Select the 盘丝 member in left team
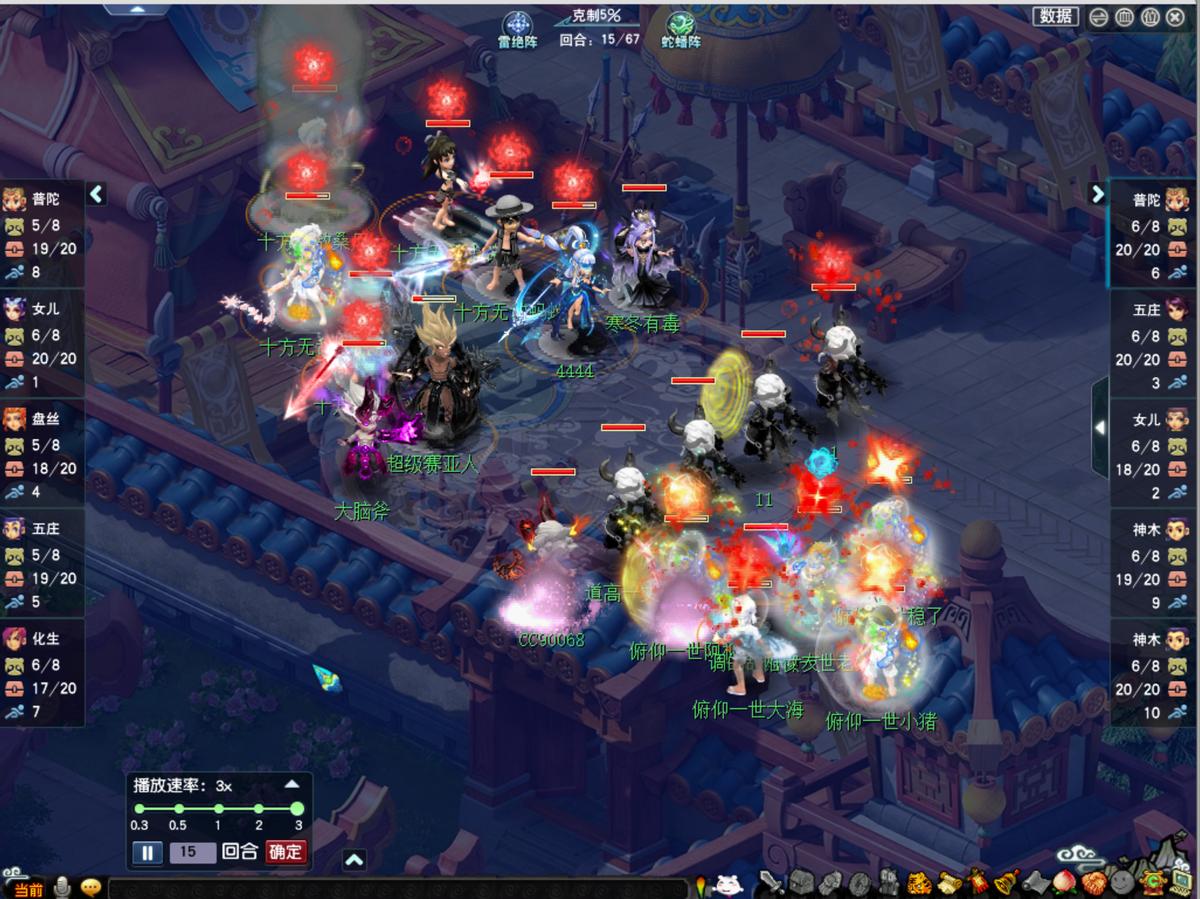 (x=42, y=445)
